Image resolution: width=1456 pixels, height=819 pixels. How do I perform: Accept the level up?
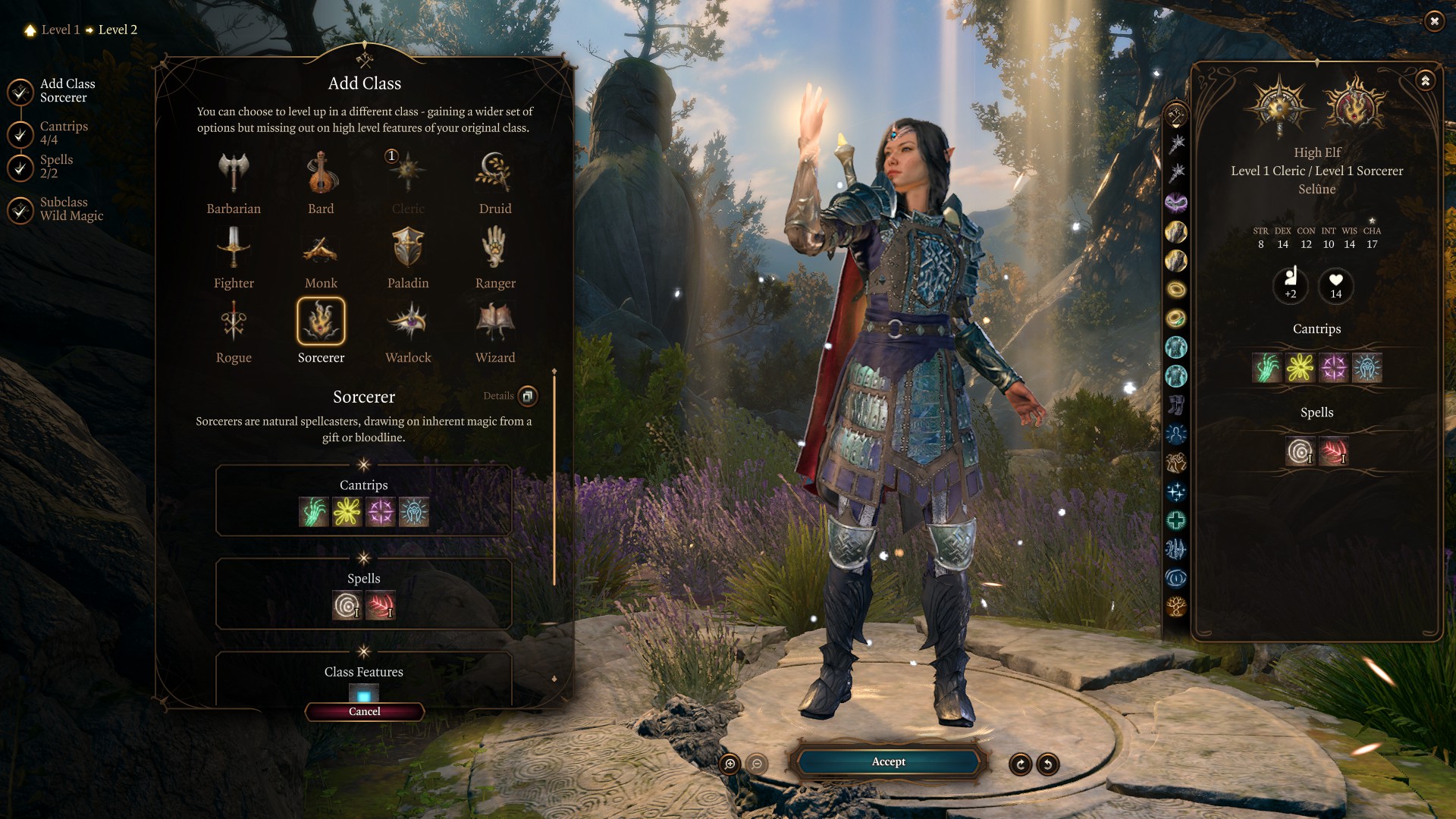888,762
